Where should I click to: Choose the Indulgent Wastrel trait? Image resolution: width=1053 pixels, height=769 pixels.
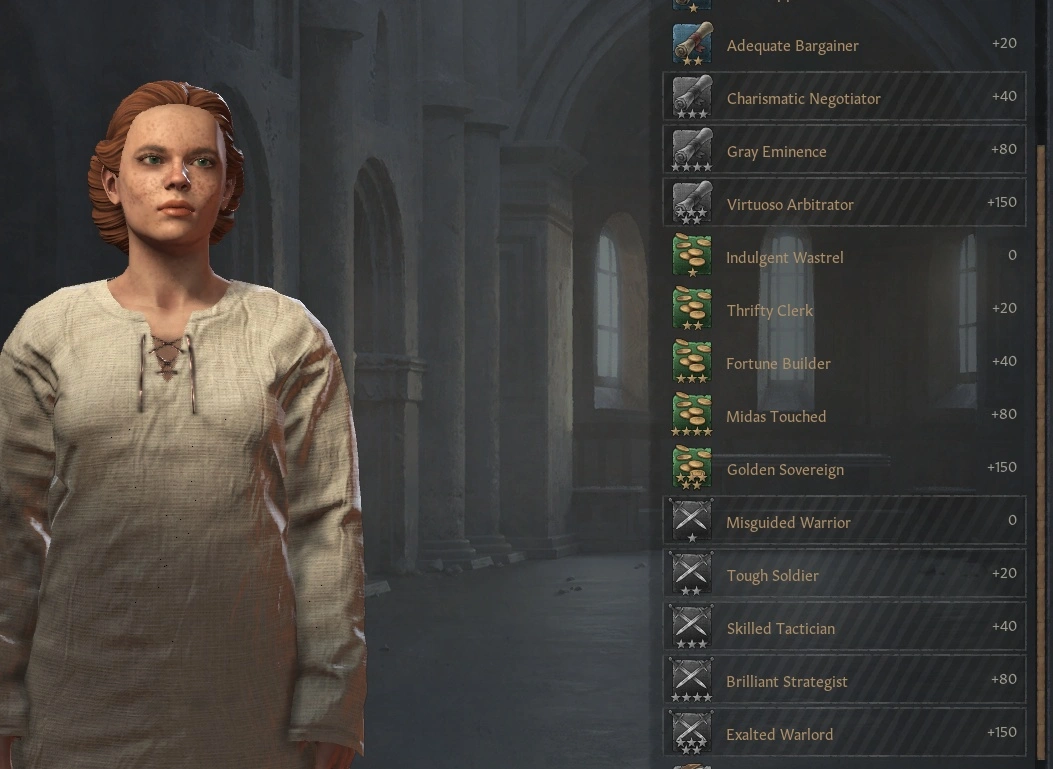point(844,257)
